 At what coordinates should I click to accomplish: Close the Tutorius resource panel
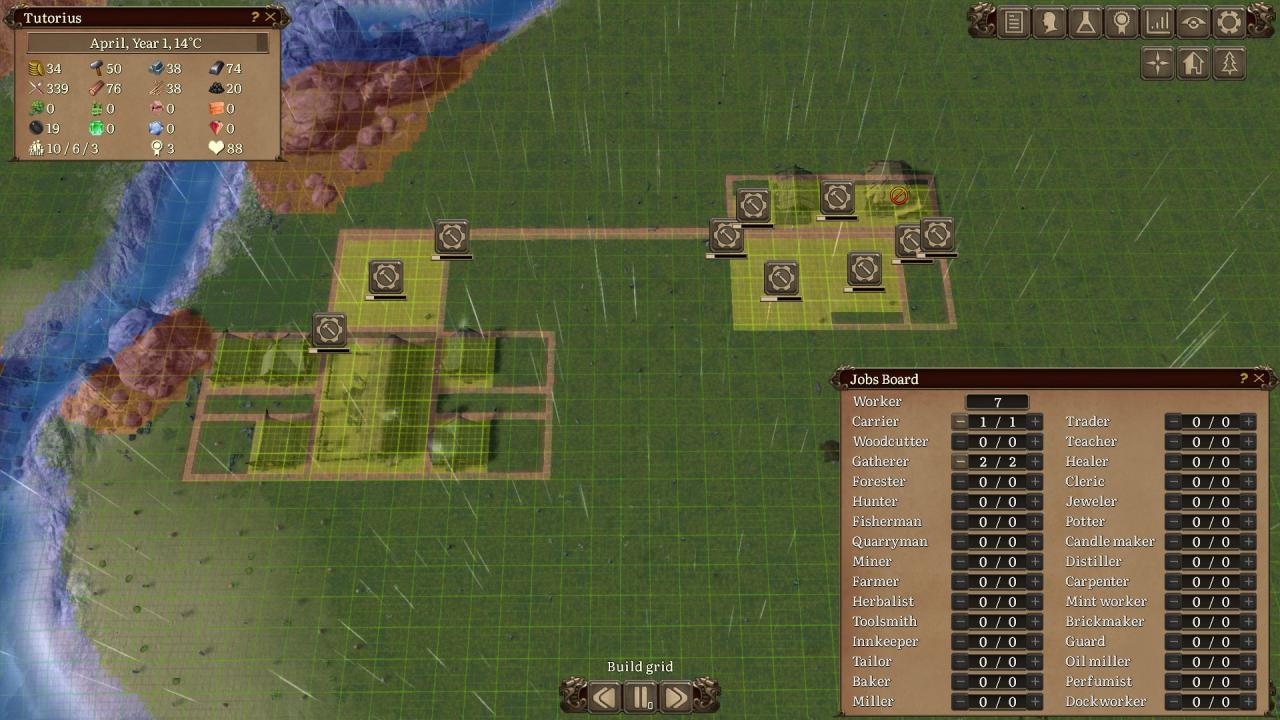(x=270, y=17)
